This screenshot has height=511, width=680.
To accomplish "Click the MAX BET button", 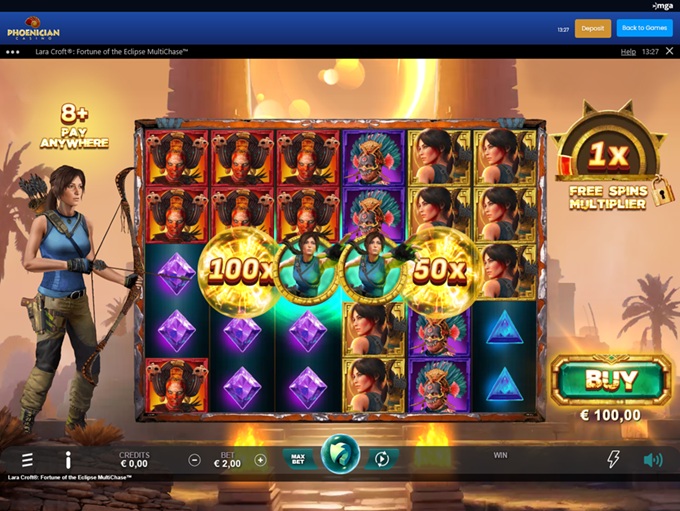I will point(297,459).
